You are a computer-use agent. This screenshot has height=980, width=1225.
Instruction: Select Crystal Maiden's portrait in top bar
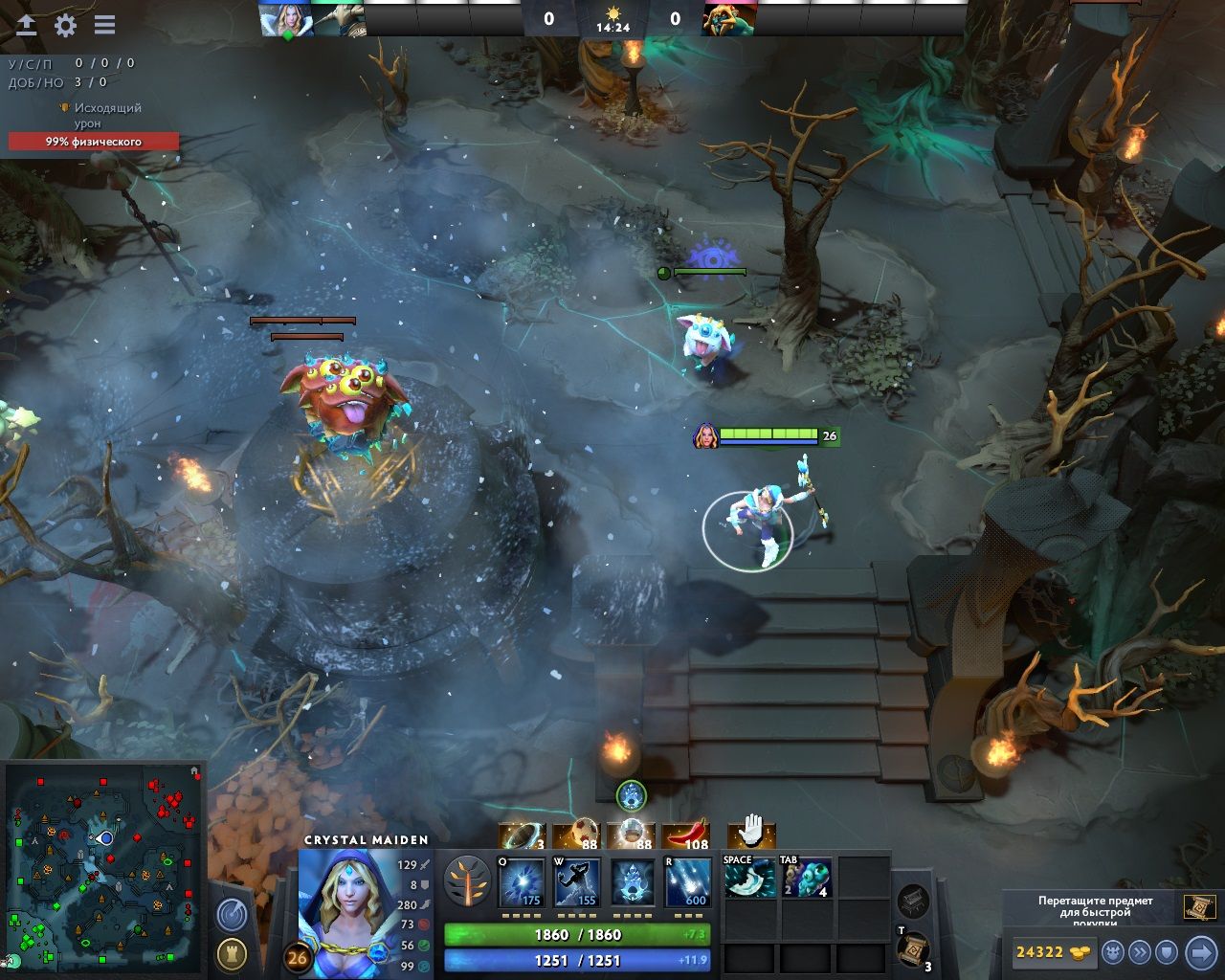pyautogui.click(x=286, y=20)
